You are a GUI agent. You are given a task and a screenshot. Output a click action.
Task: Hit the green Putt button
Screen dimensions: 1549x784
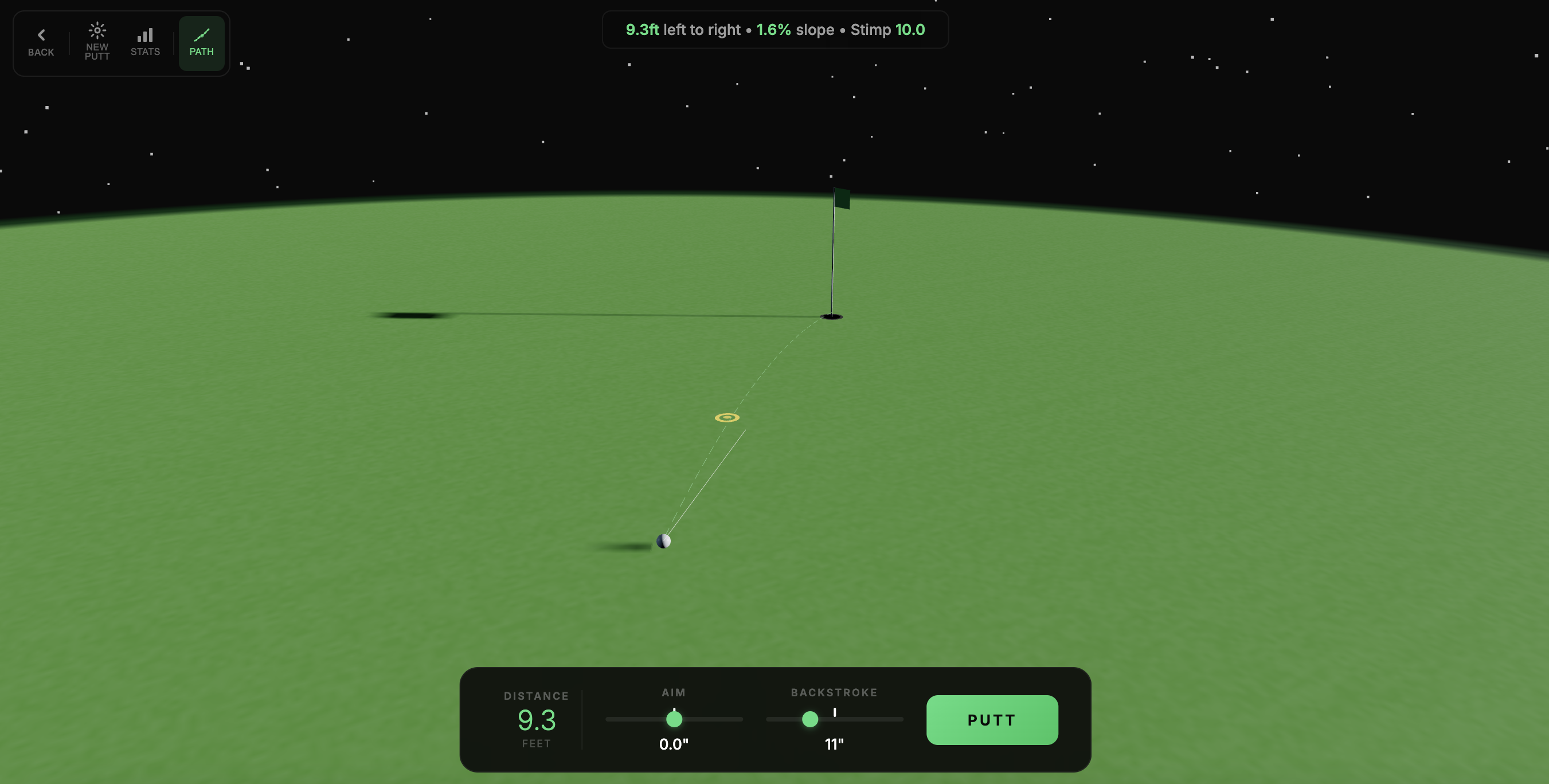tap(992, 720)
